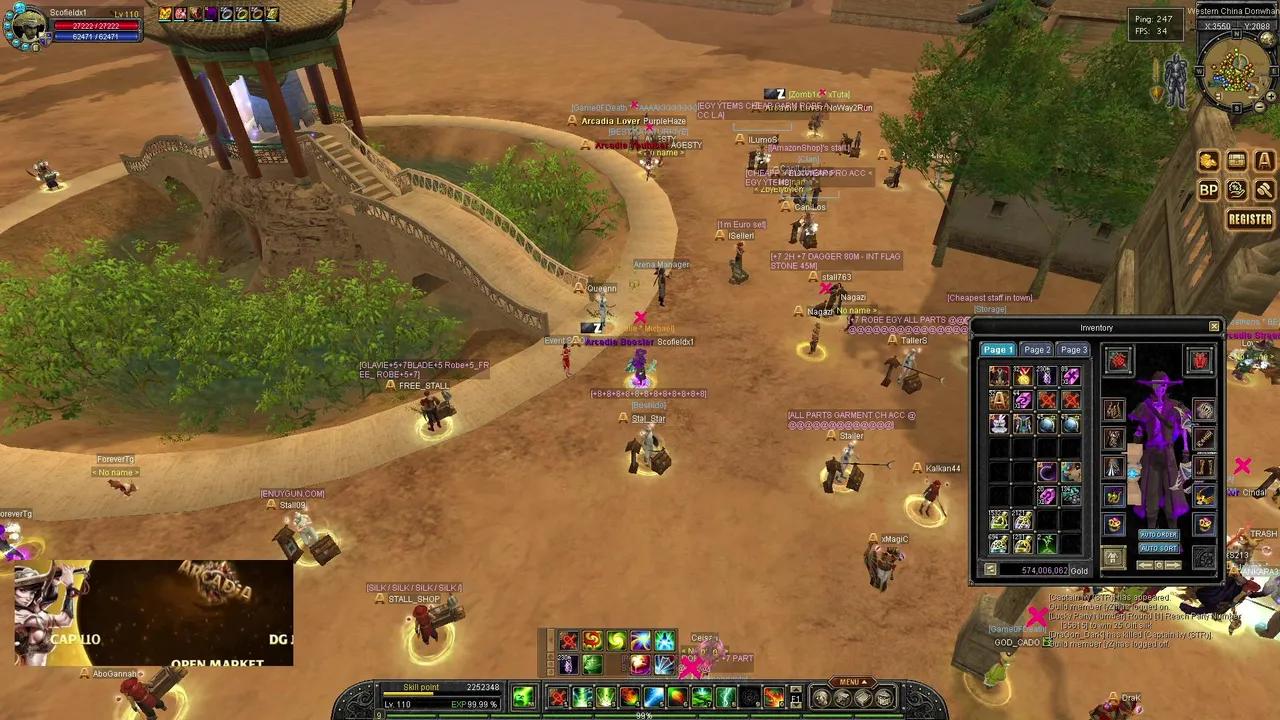
Task: Step up the skill bar page arrow
Action: point(795,689)
